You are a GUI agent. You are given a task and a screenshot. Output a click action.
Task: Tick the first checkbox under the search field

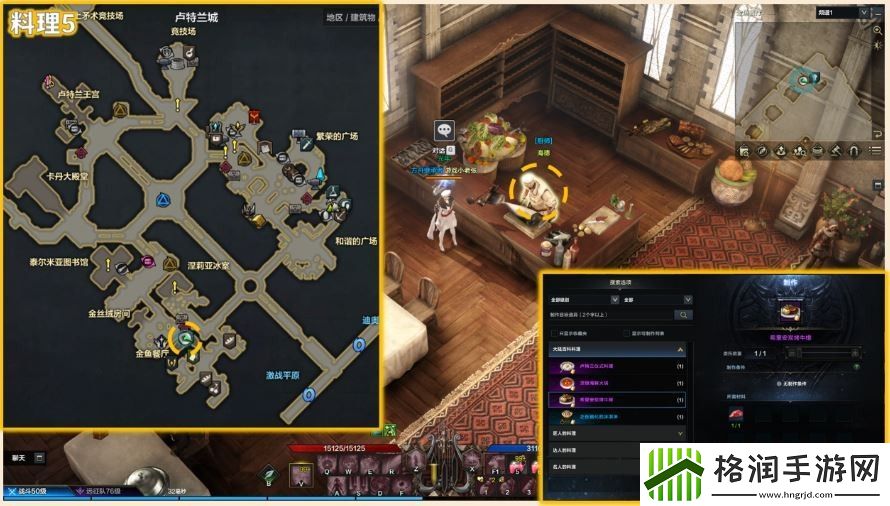[554, 333]
